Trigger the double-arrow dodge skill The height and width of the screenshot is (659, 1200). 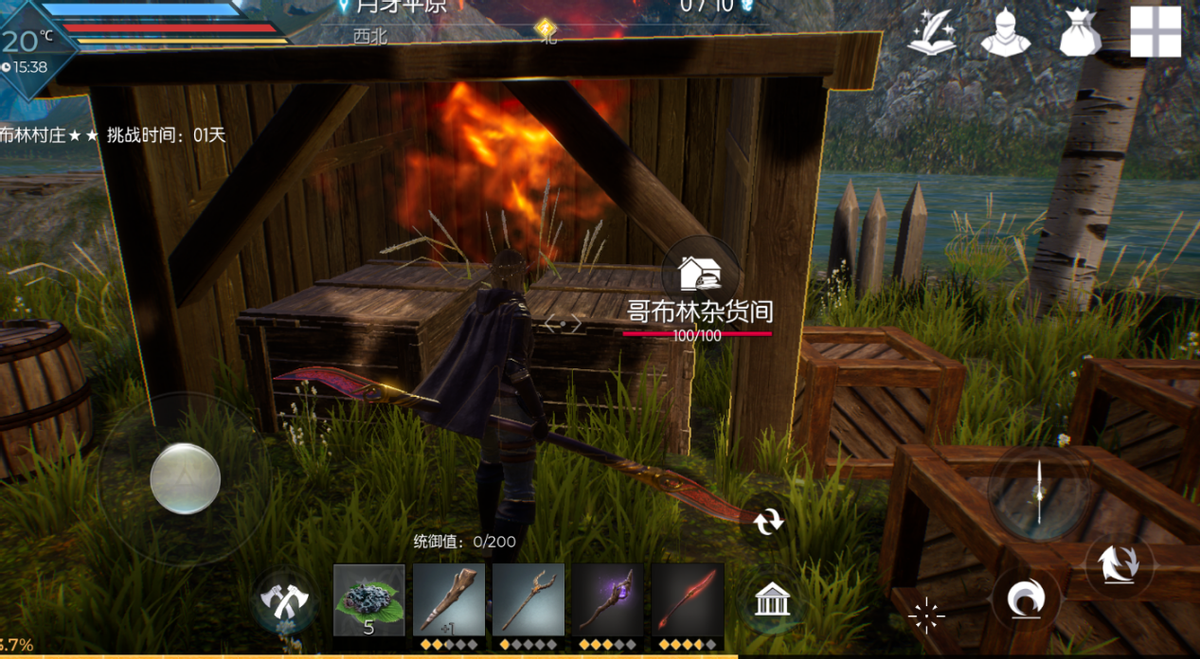[1118, 562]
